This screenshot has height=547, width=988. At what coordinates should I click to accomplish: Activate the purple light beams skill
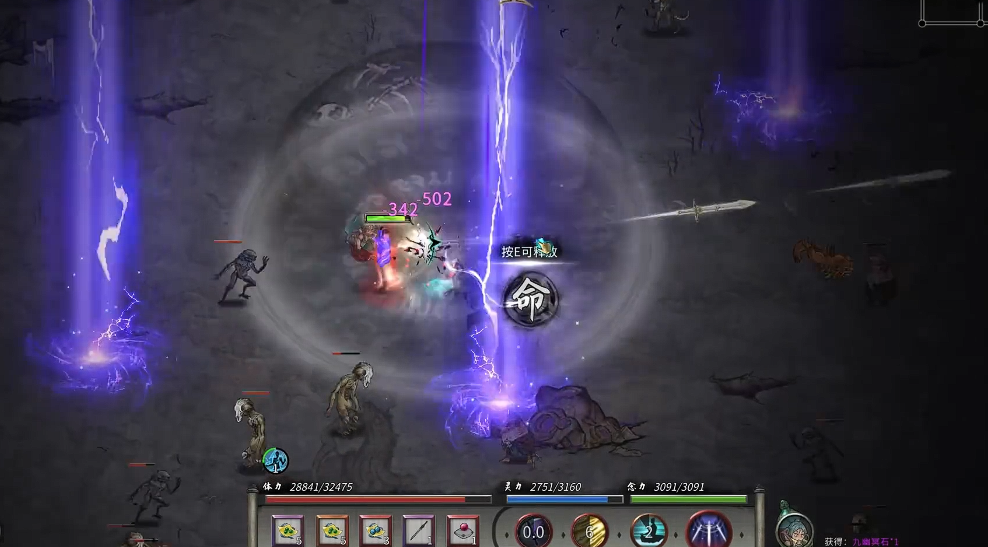pyautogui.click(x=708, y=530)
